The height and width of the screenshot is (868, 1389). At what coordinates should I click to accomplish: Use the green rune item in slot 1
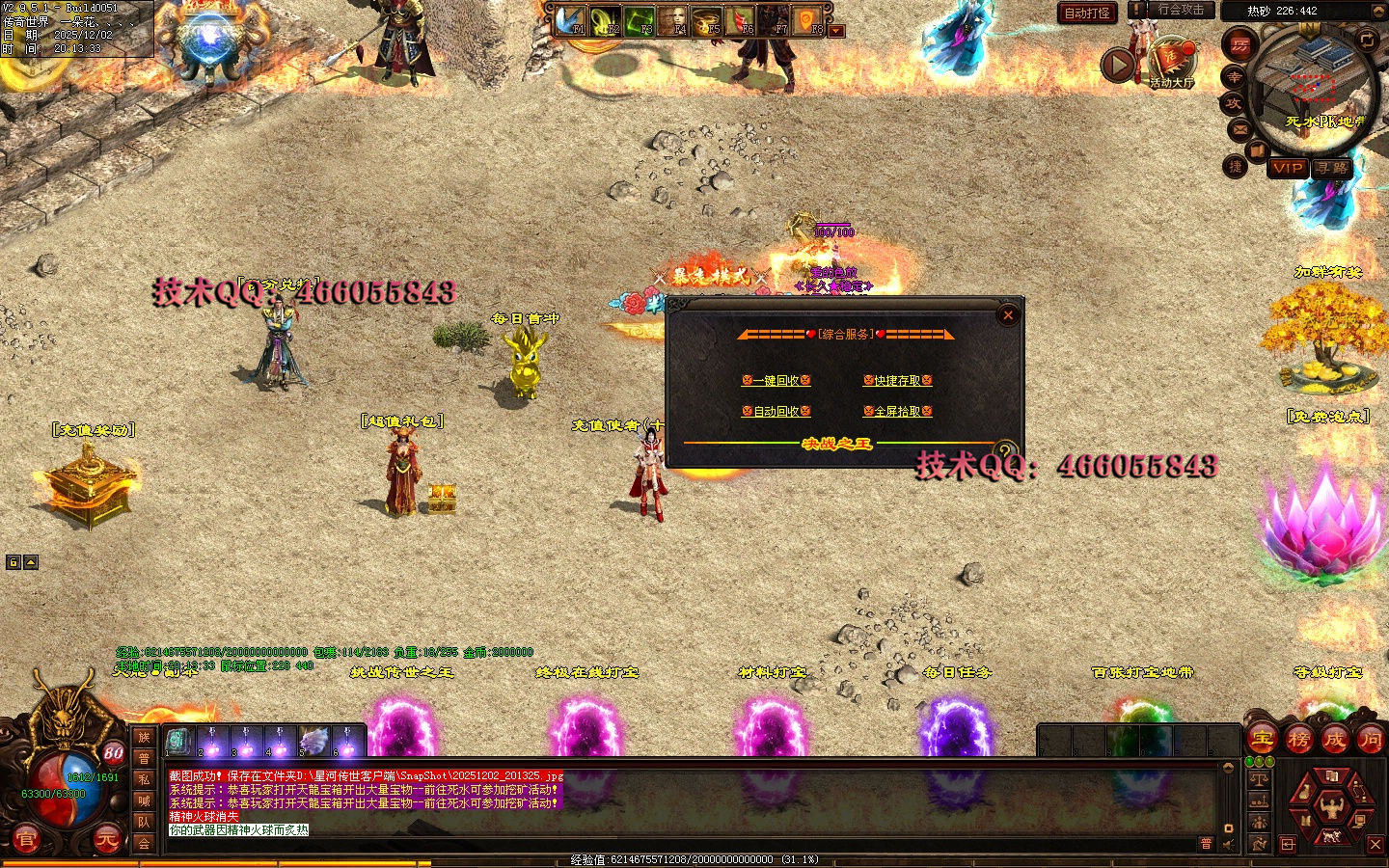(178, 741)
